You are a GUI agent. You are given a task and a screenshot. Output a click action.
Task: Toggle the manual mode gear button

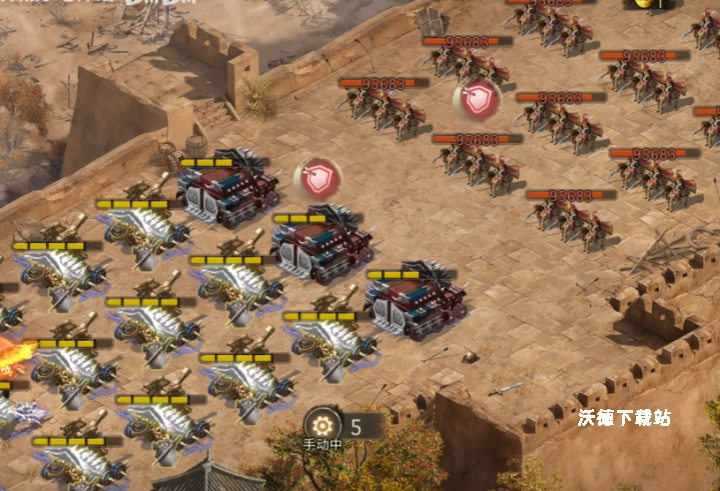[323, 424]
